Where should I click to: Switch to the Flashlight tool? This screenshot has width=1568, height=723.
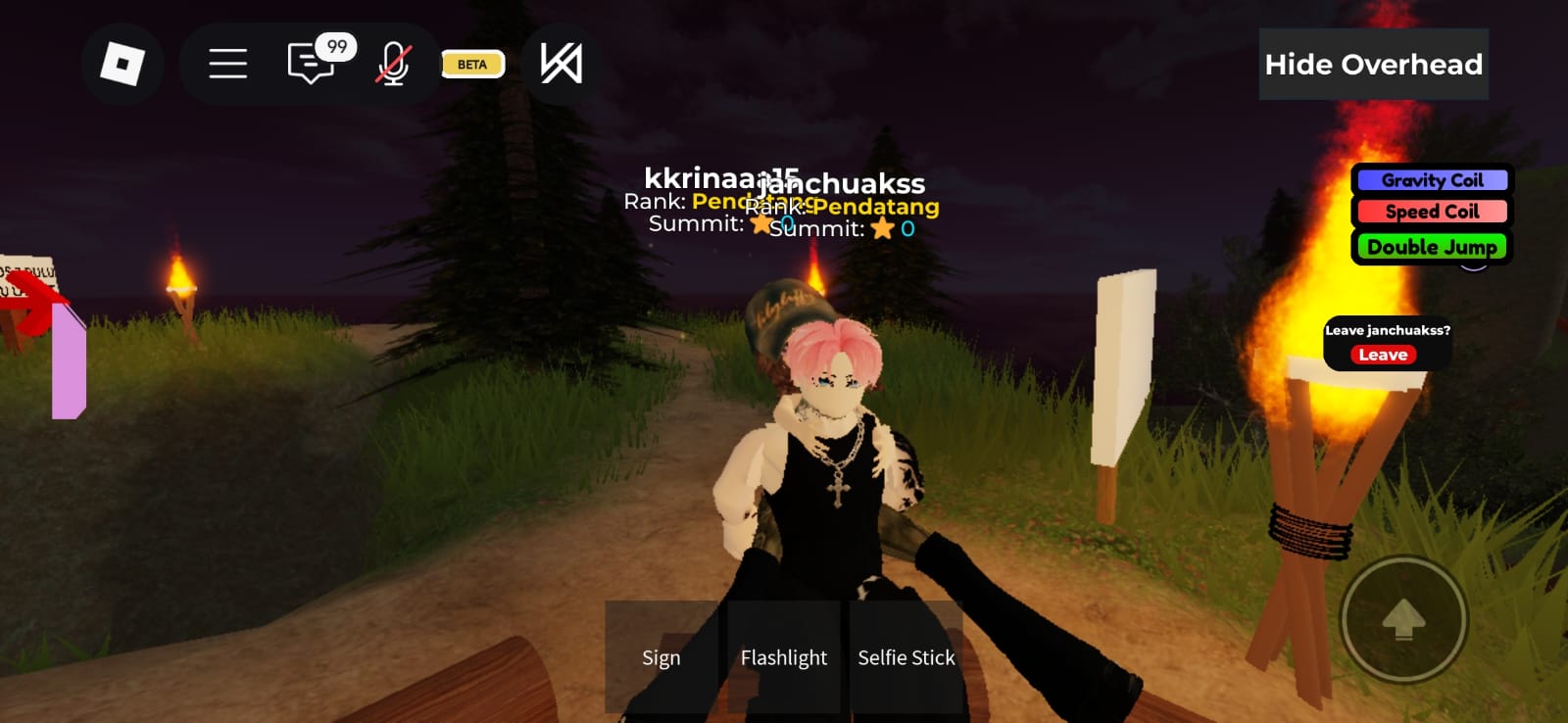pyautogui.click(x=783, y=657)
